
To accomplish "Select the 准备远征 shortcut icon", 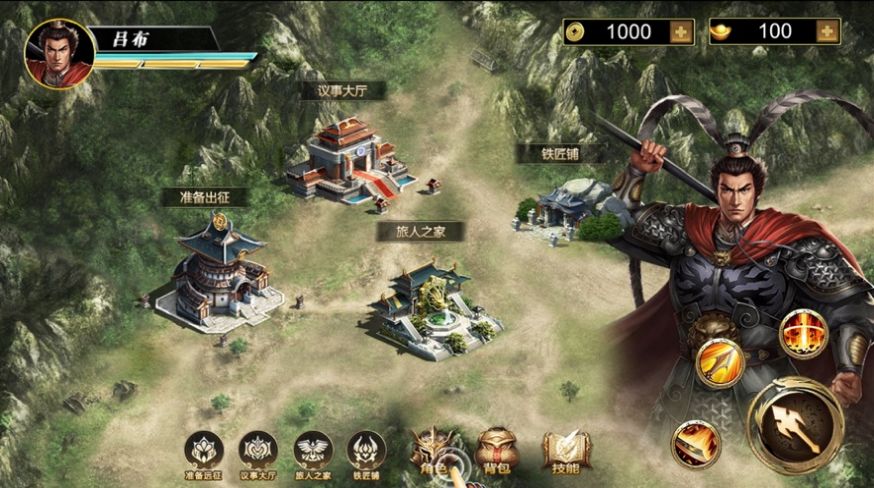I will tap(204, 451).
